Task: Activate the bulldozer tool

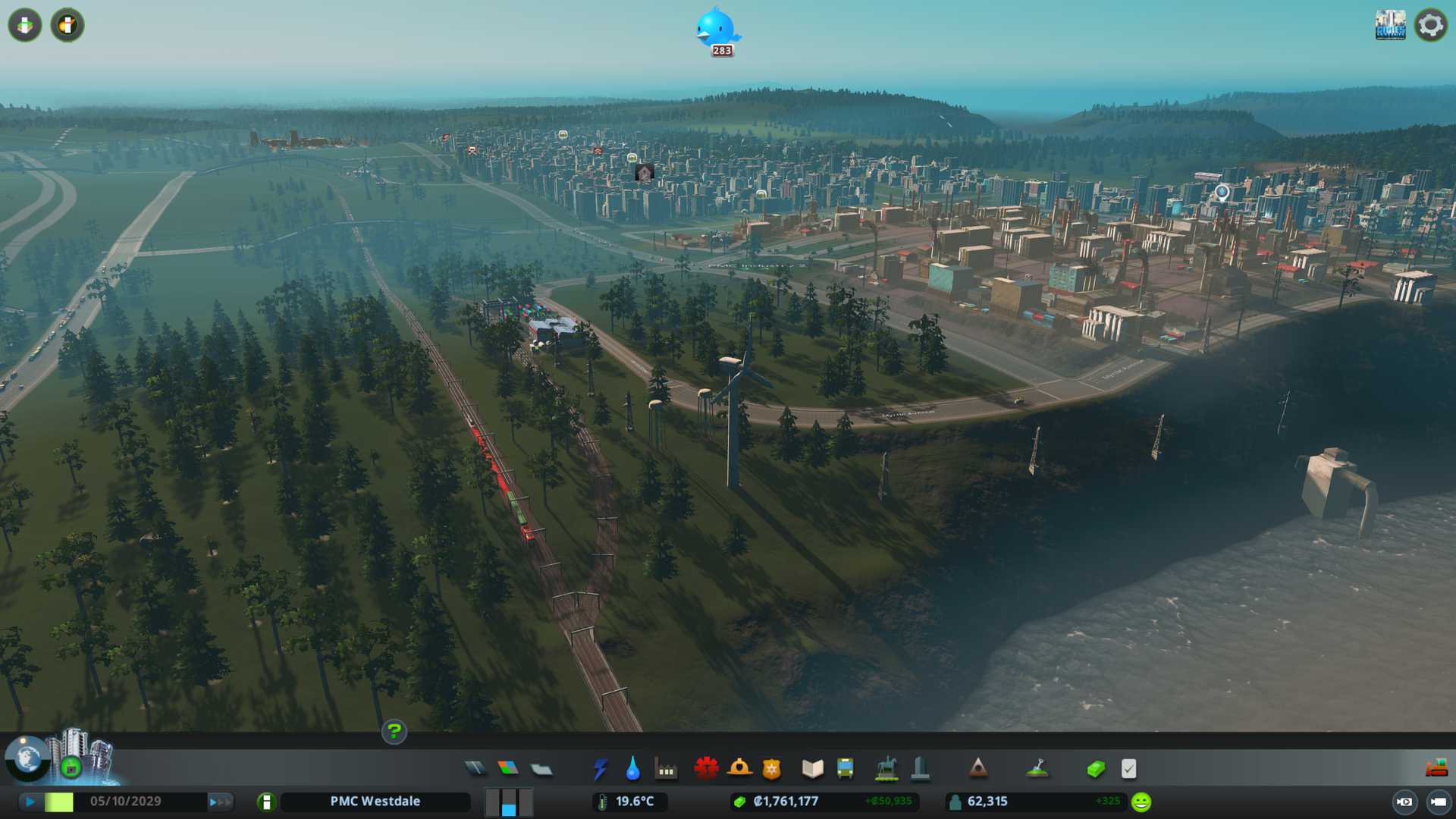Action: [x=1436, y=769]
